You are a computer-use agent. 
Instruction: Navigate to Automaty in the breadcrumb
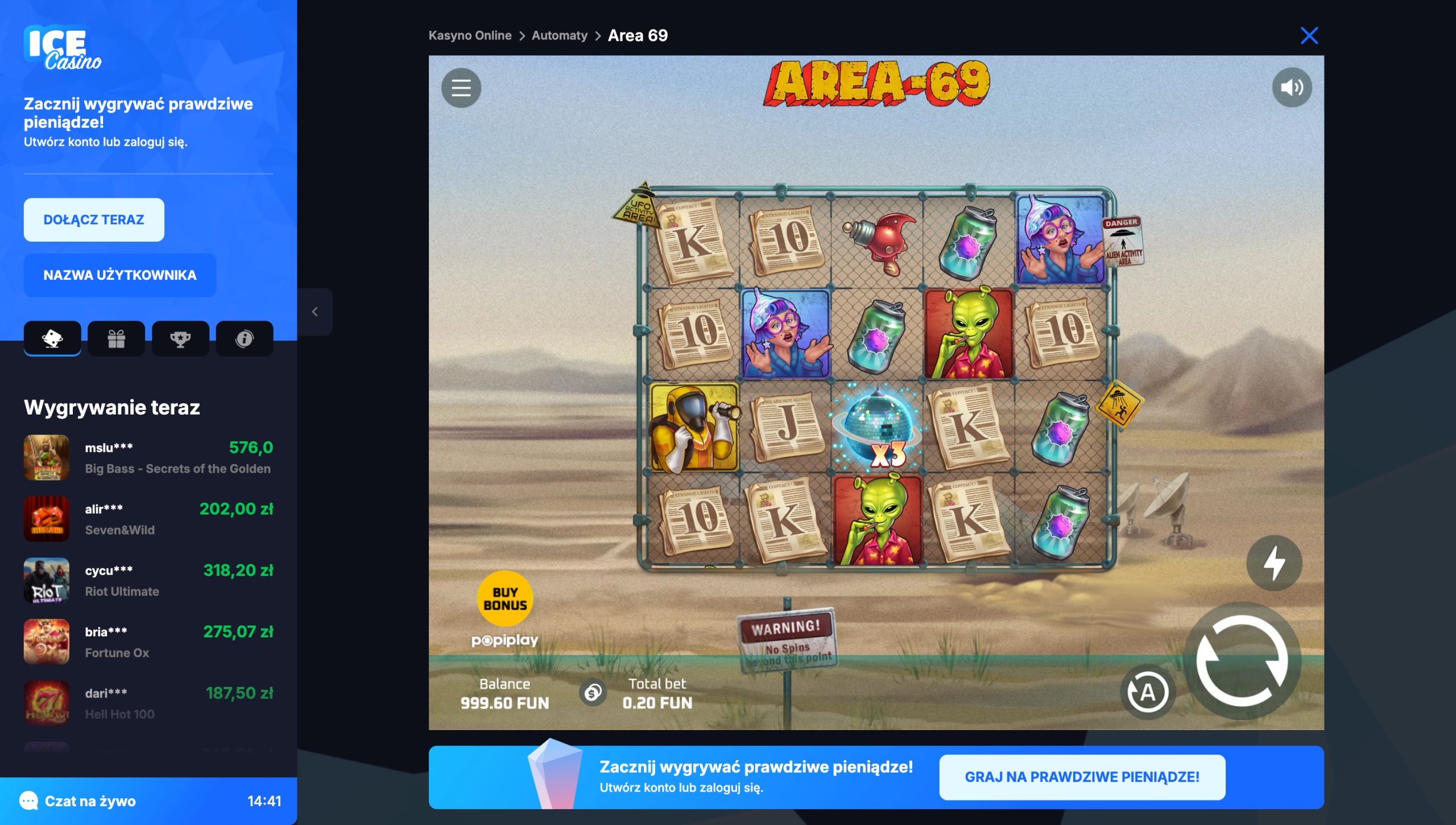(559, 35)
